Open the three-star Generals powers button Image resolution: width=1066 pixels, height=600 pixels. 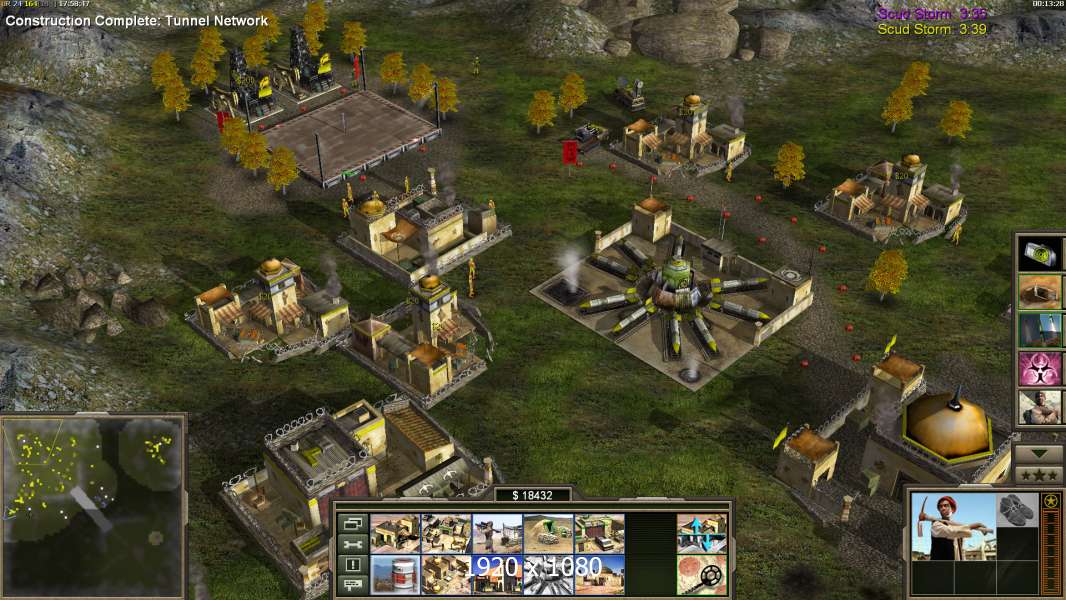[x=1038, y=475]
